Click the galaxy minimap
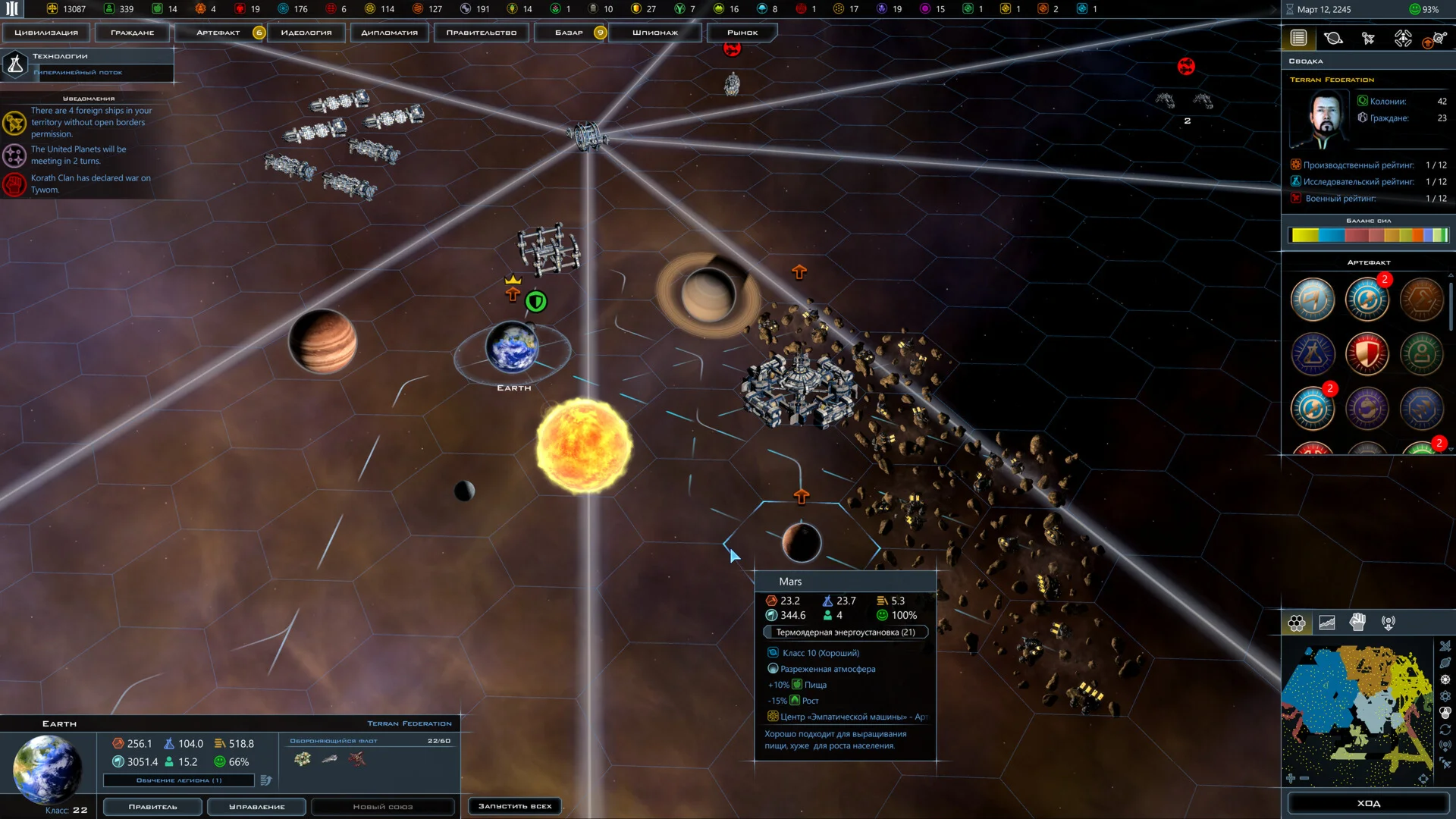This screenshot has width=1456, height=819. 1356,713
